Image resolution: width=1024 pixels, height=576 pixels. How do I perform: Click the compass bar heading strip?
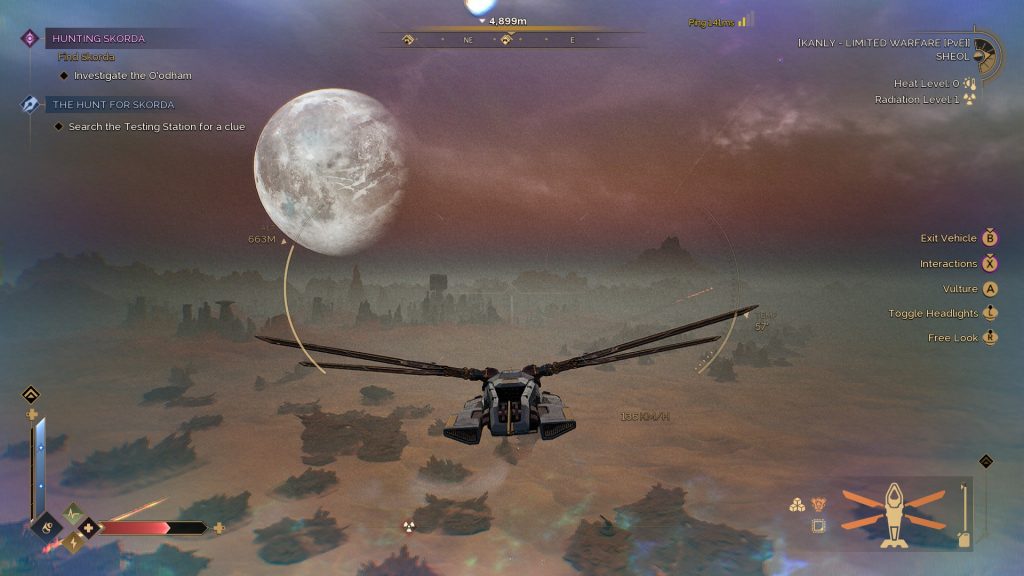coord(510,40)
